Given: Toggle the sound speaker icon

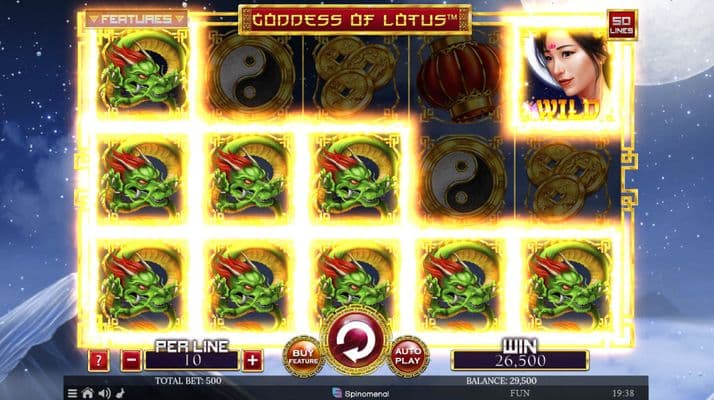Looking at the screenshot, I should click(103, 393).
